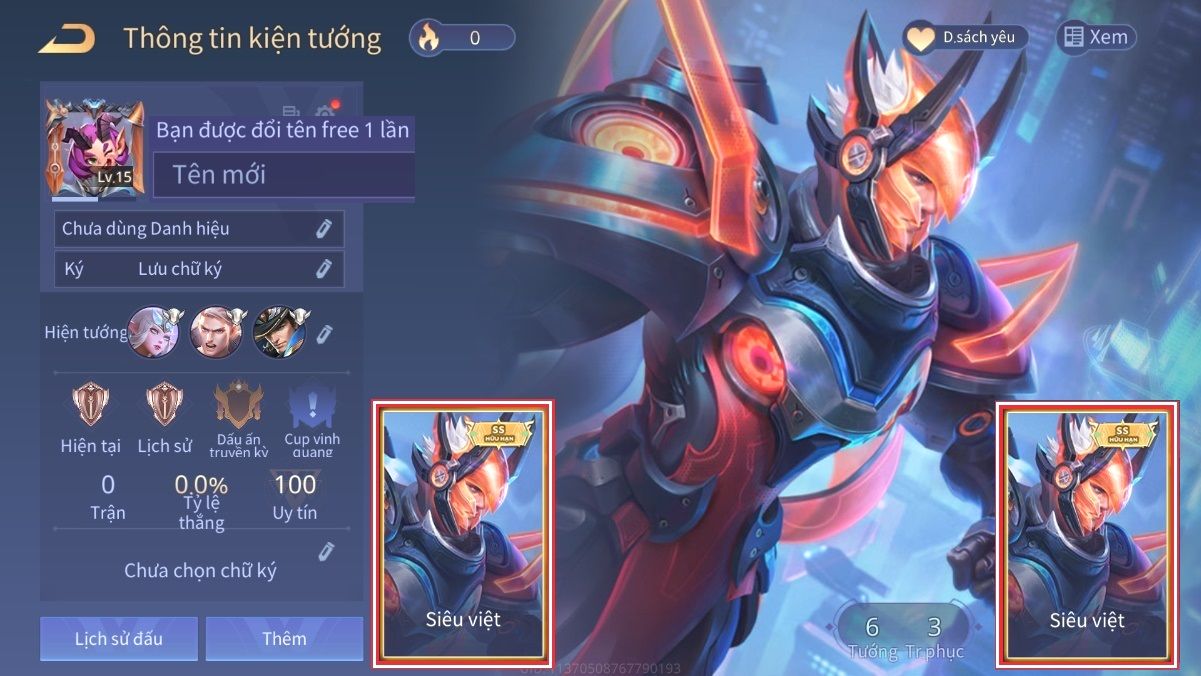Click the Thêm button
The height and width of the screenshot is (676, 1201).
tap(284, 638)
